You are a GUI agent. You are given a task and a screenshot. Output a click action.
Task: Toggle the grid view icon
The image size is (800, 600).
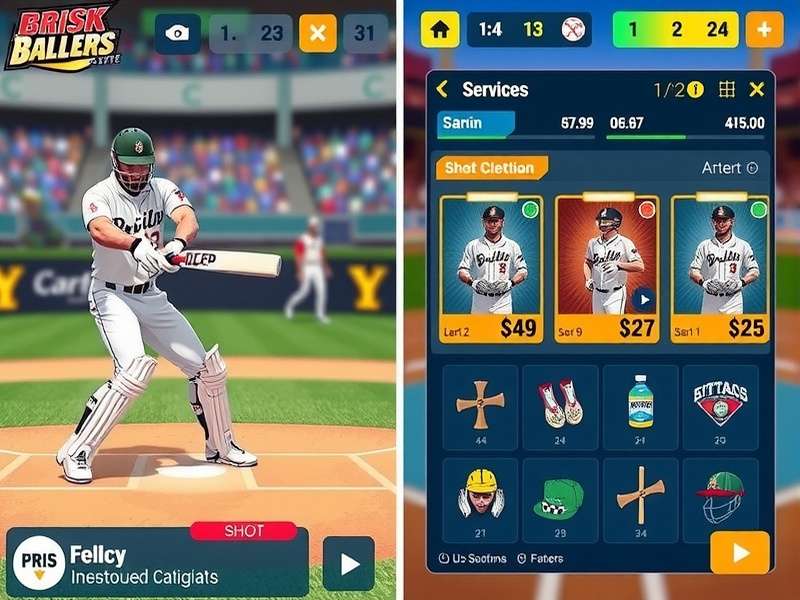pyautogui.click(x=727, y=90)
